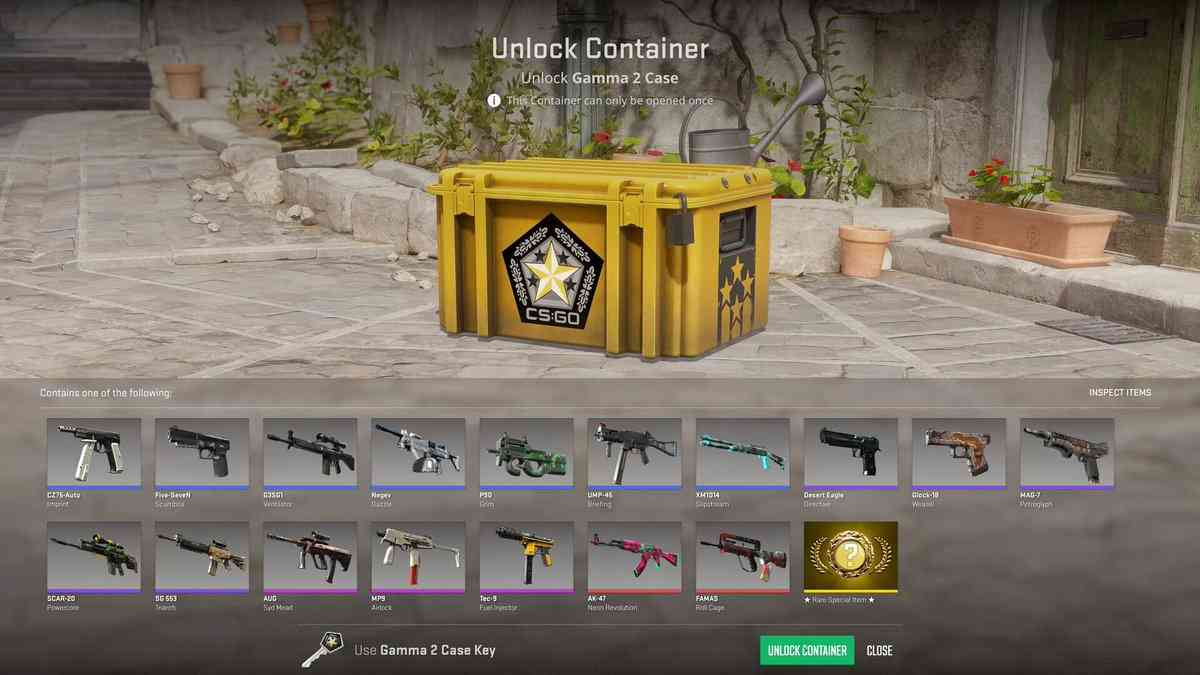Select the Tec-9 Fuel Injector skin
This screenshot has width=1200, height=675.
526,557
